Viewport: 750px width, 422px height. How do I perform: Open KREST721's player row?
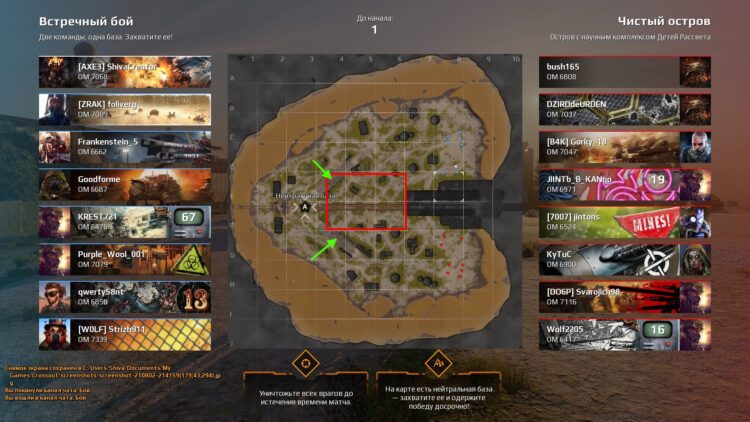click(125, 222)
